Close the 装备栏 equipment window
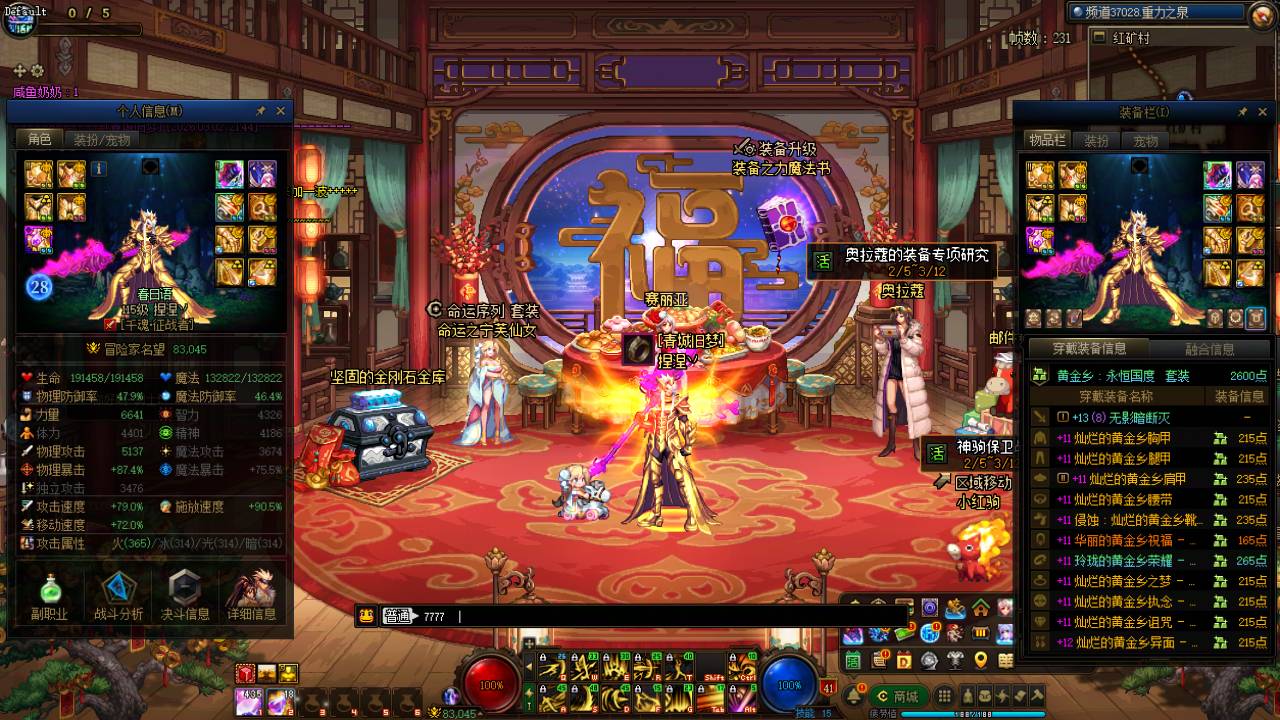Screen dimensions: 1280x720 pyautogui.click(x=1264, y=112)
